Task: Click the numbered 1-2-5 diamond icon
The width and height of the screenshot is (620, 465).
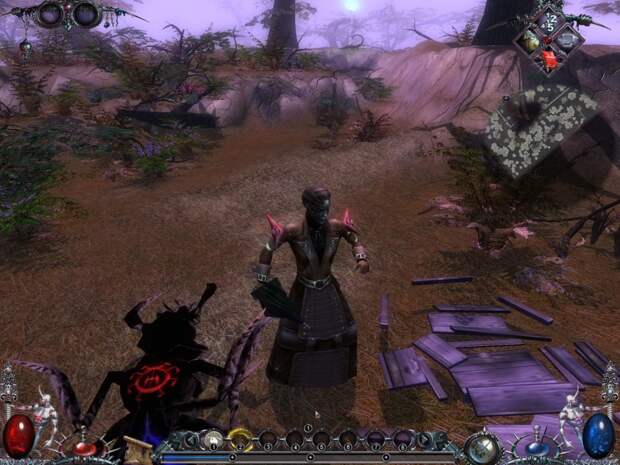Action: click(x=551, y=22)
